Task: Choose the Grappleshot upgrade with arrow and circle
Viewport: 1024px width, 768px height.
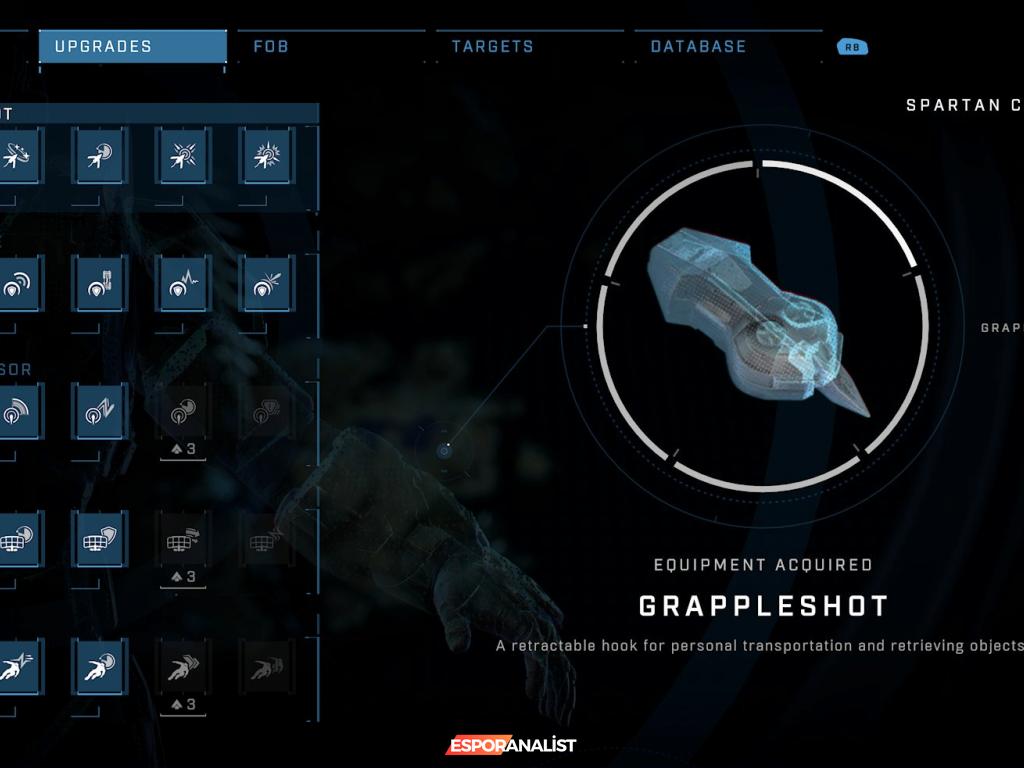Action: pyautogui.click(x=100, y=156)
